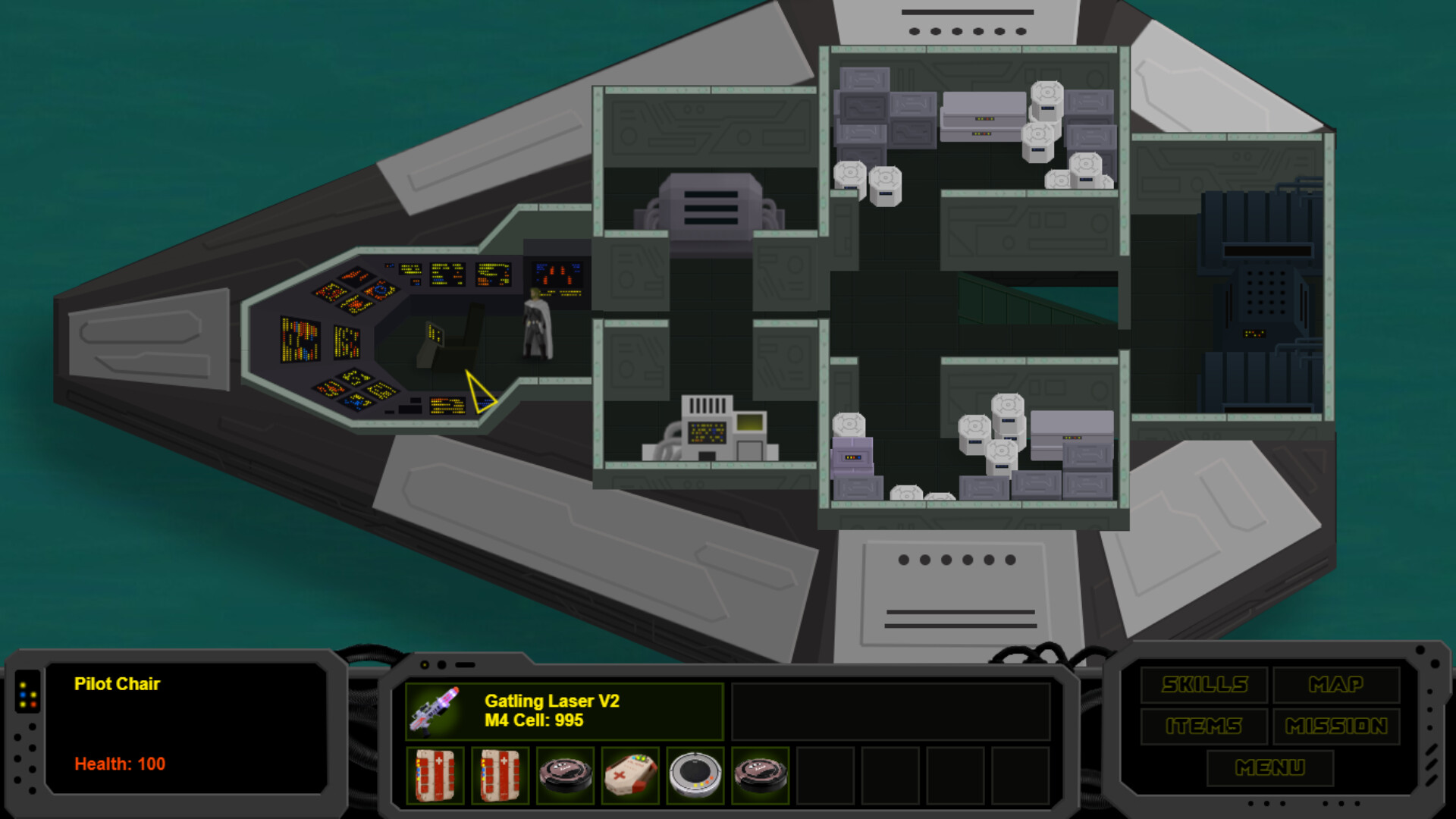This screenshot has height=819, width=1456.
Task: Open the MAP view
Action: pos(1337,684)
